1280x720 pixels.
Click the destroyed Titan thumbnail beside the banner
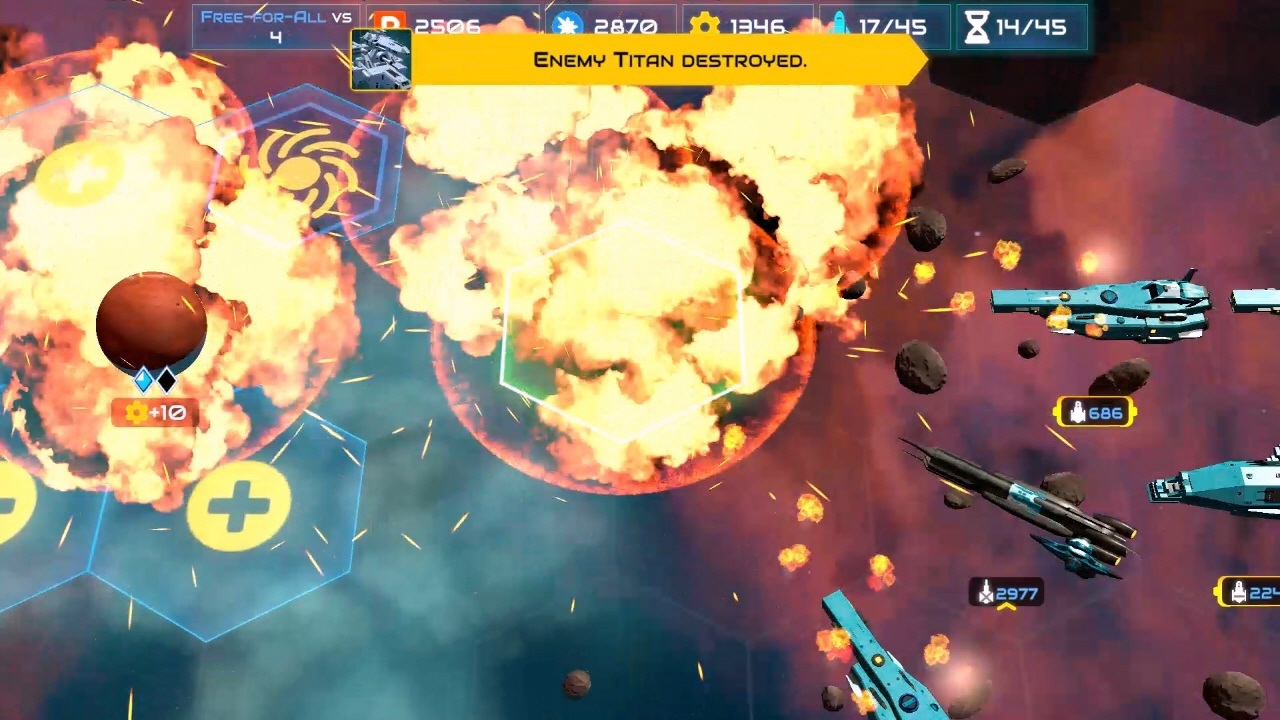[x=380, y=60]
